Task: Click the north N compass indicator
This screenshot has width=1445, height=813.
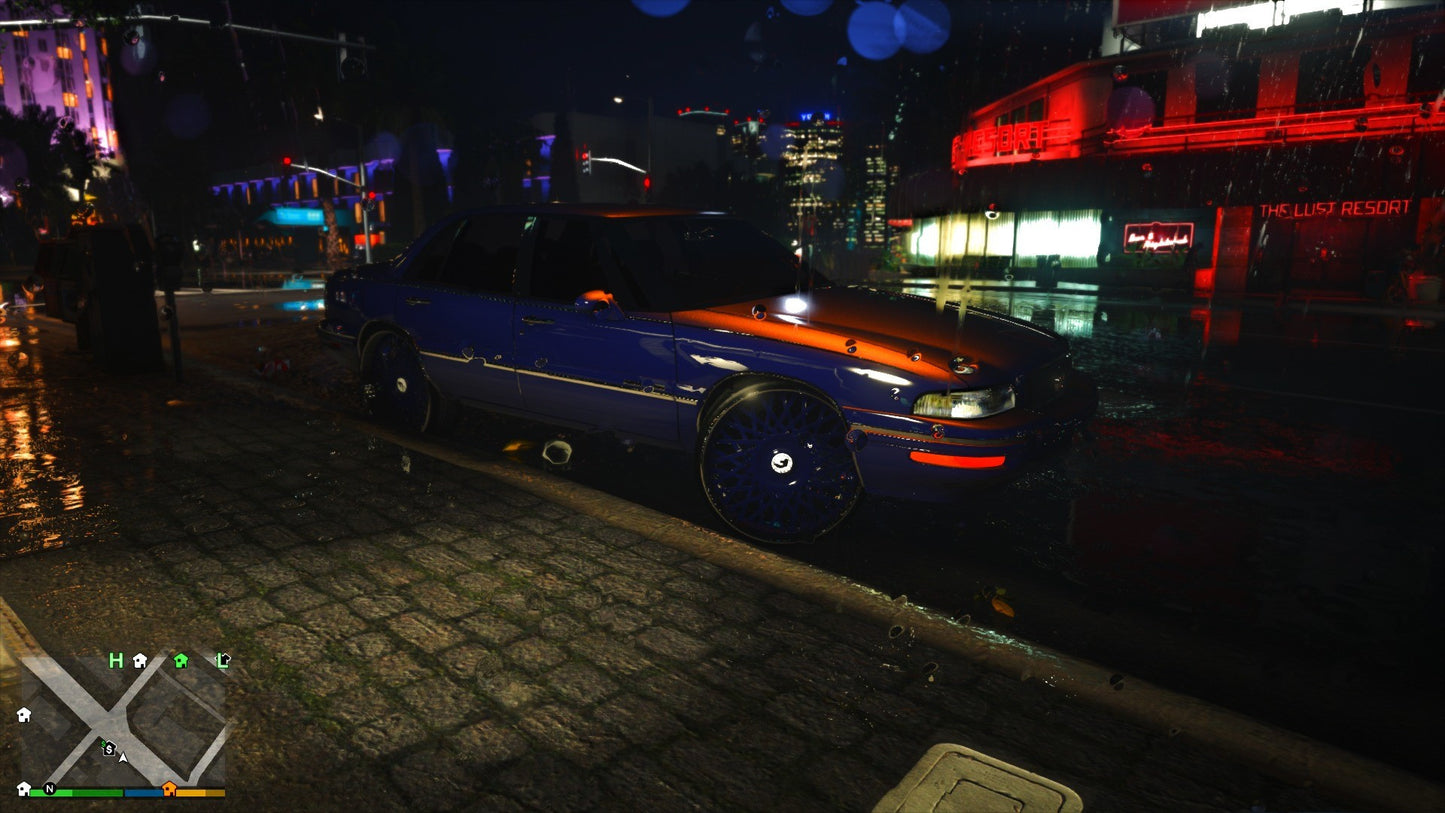Action: [x=49, y=789]
